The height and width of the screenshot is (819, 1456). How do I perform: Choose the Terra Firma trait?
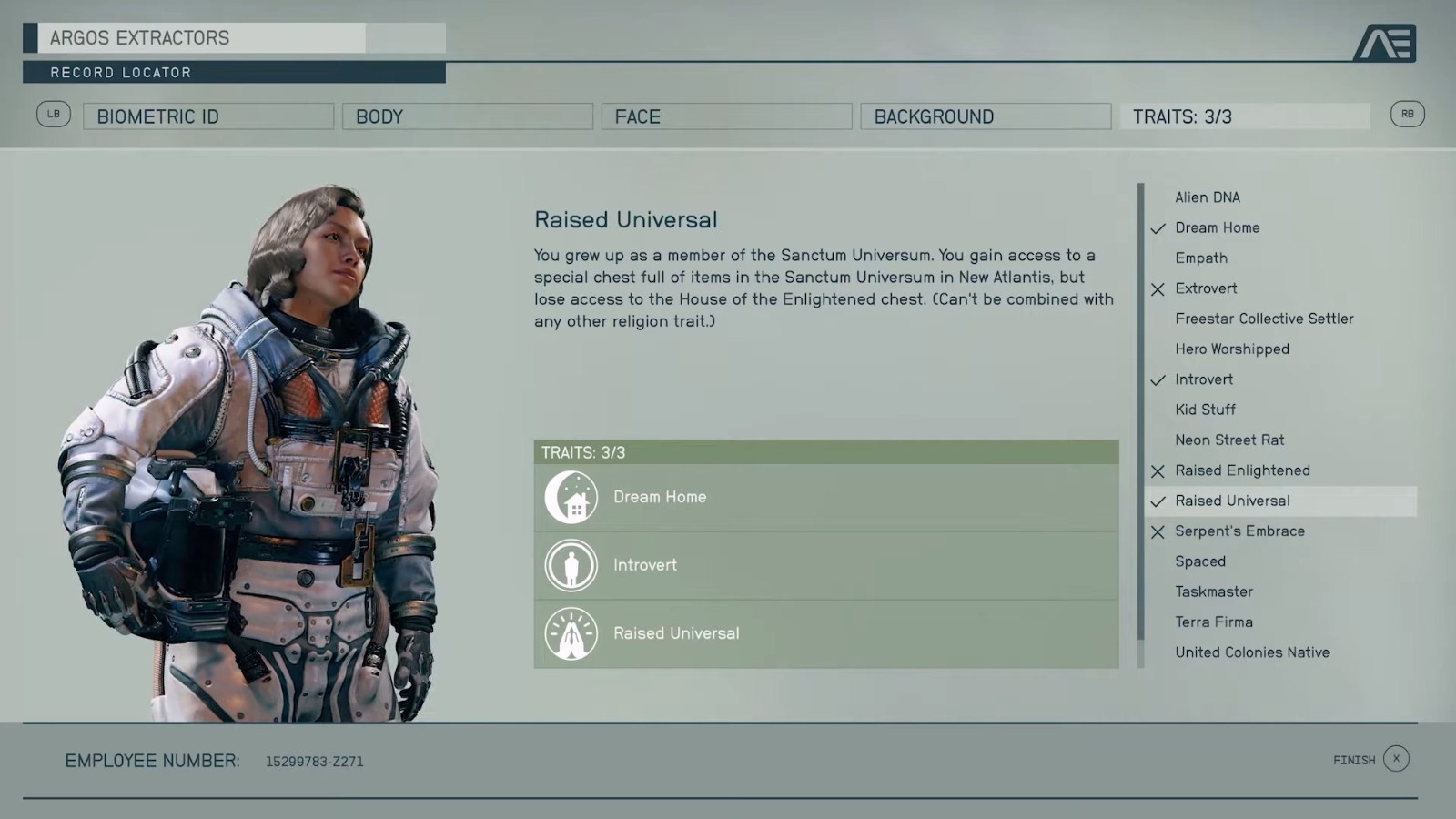[x=1213, y=622]
